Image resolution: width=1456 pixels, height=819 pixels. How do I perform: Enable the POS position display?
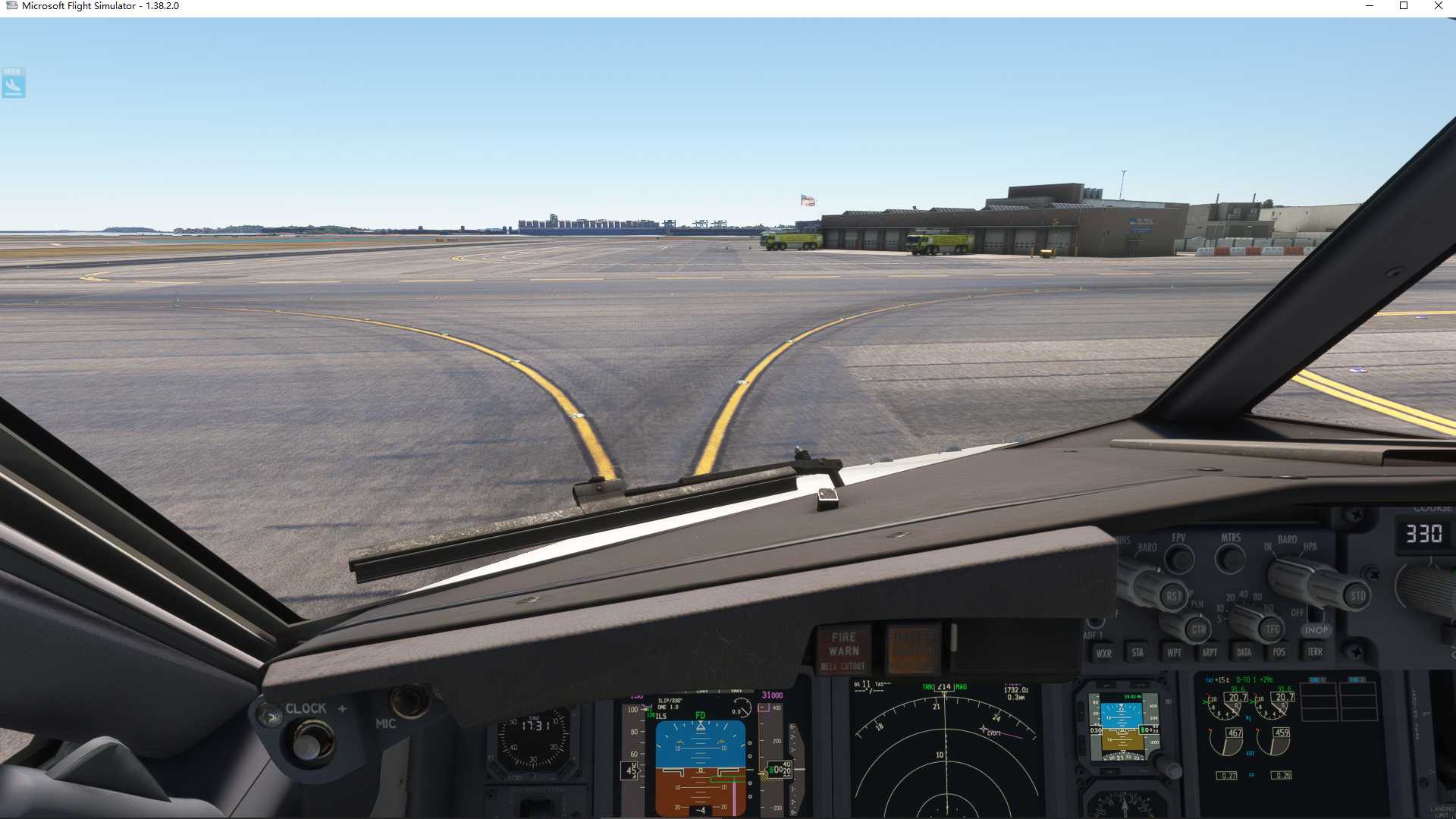[1279, 652]
